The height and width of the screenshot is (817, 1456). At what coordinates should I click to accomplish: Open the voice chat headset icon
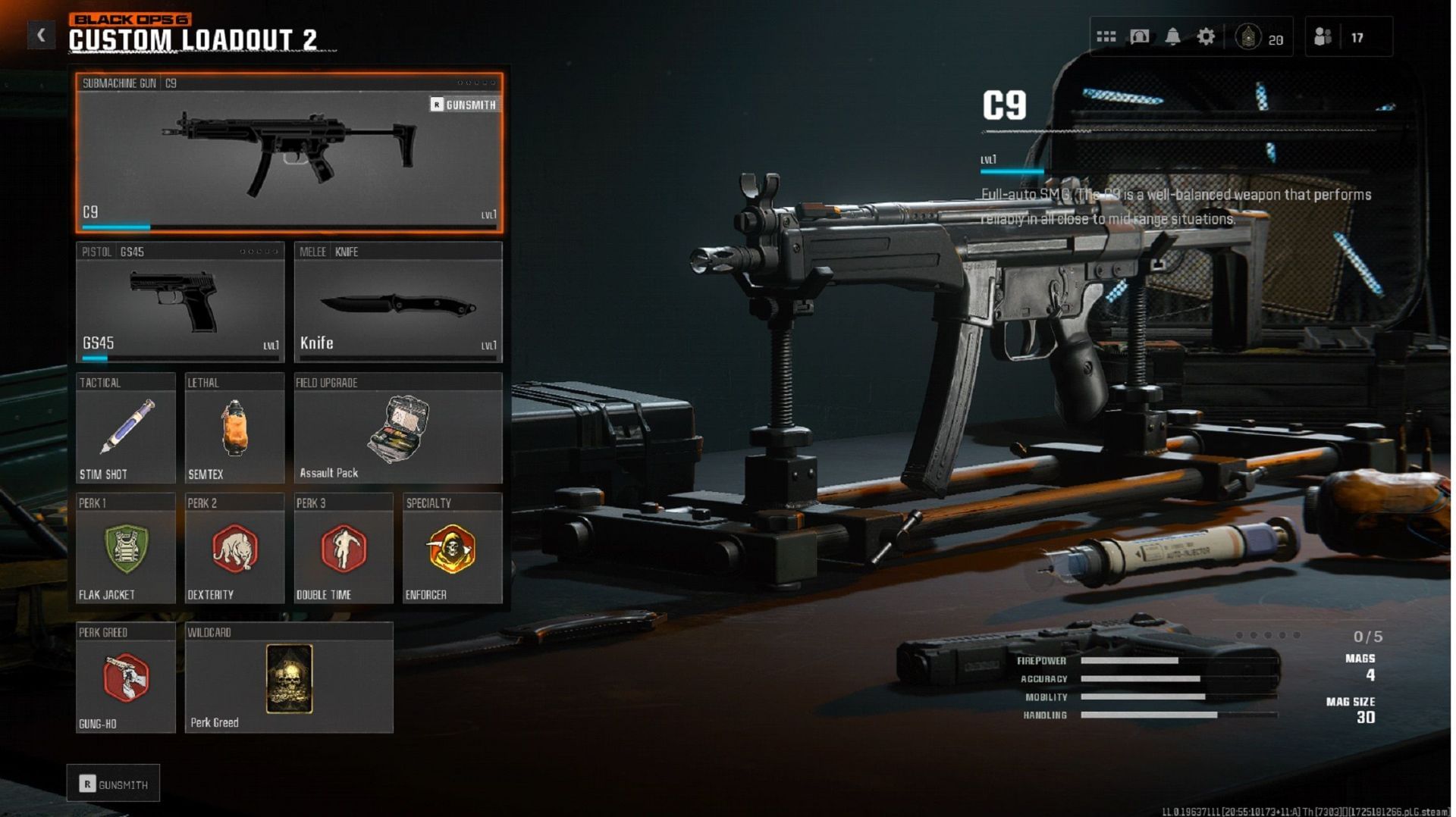point(1139,36)
